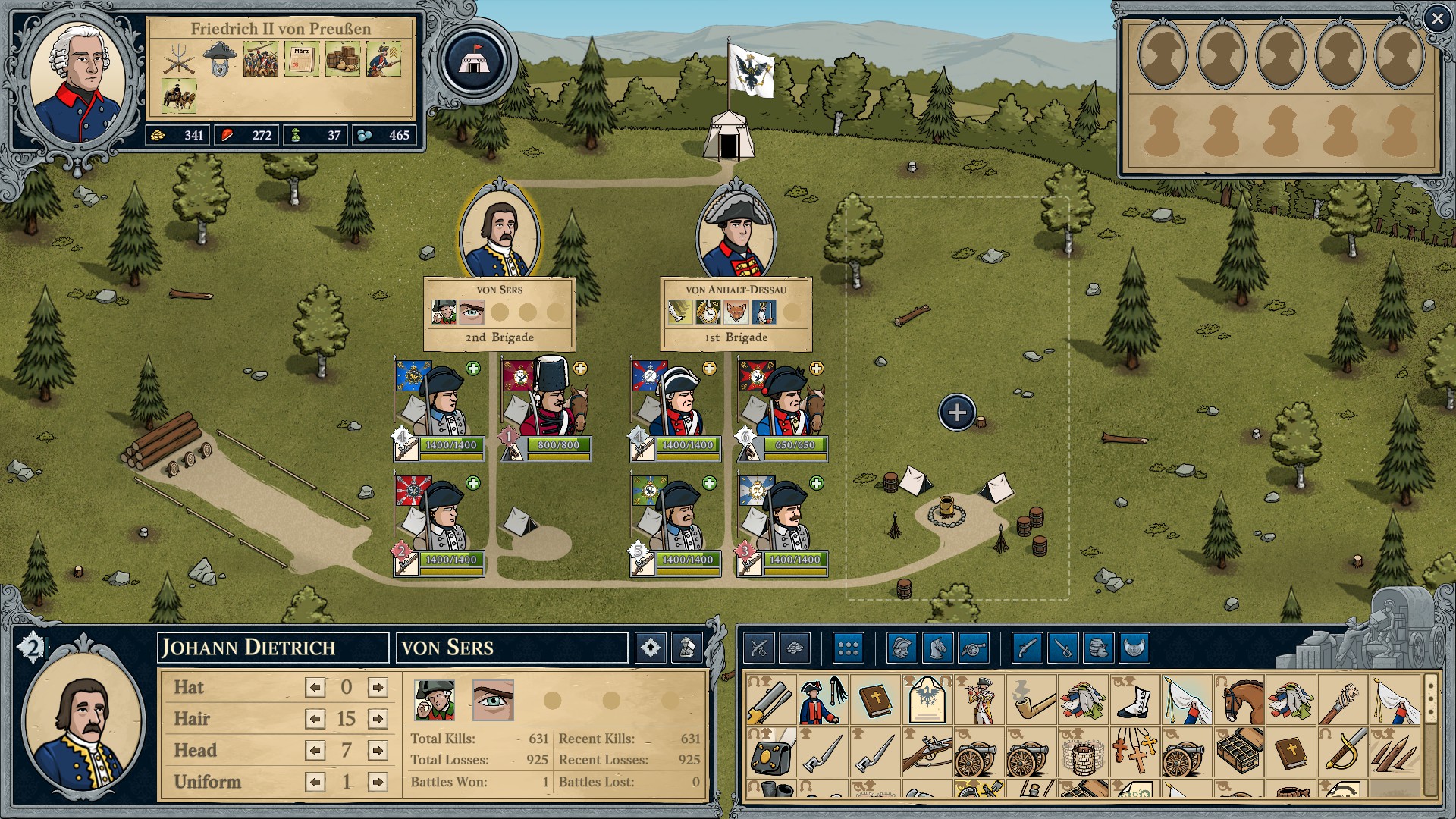Add a new brigade with the plus button
Screen dimensions: 1456x819
coord(957,413)
